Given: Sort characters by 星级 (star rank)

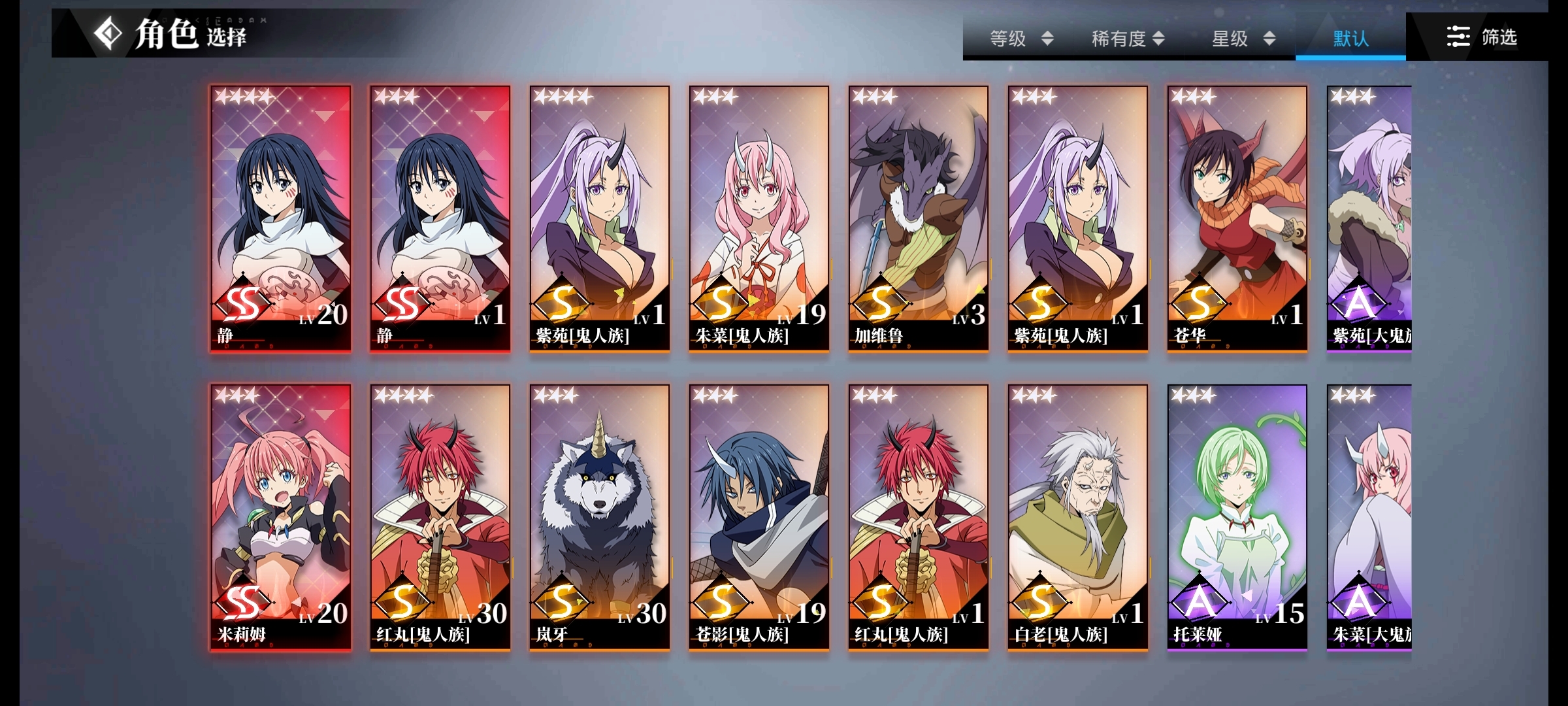Looking at the screenshot, I should [1243, 39].
